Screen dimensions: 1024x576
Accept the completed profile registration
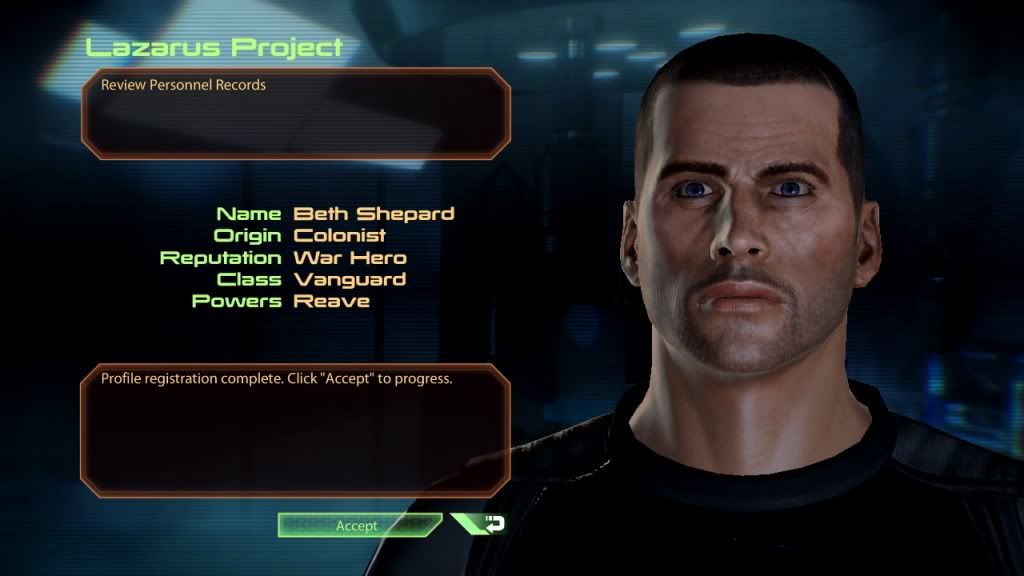pyautogui.click(x=357, y=525)
